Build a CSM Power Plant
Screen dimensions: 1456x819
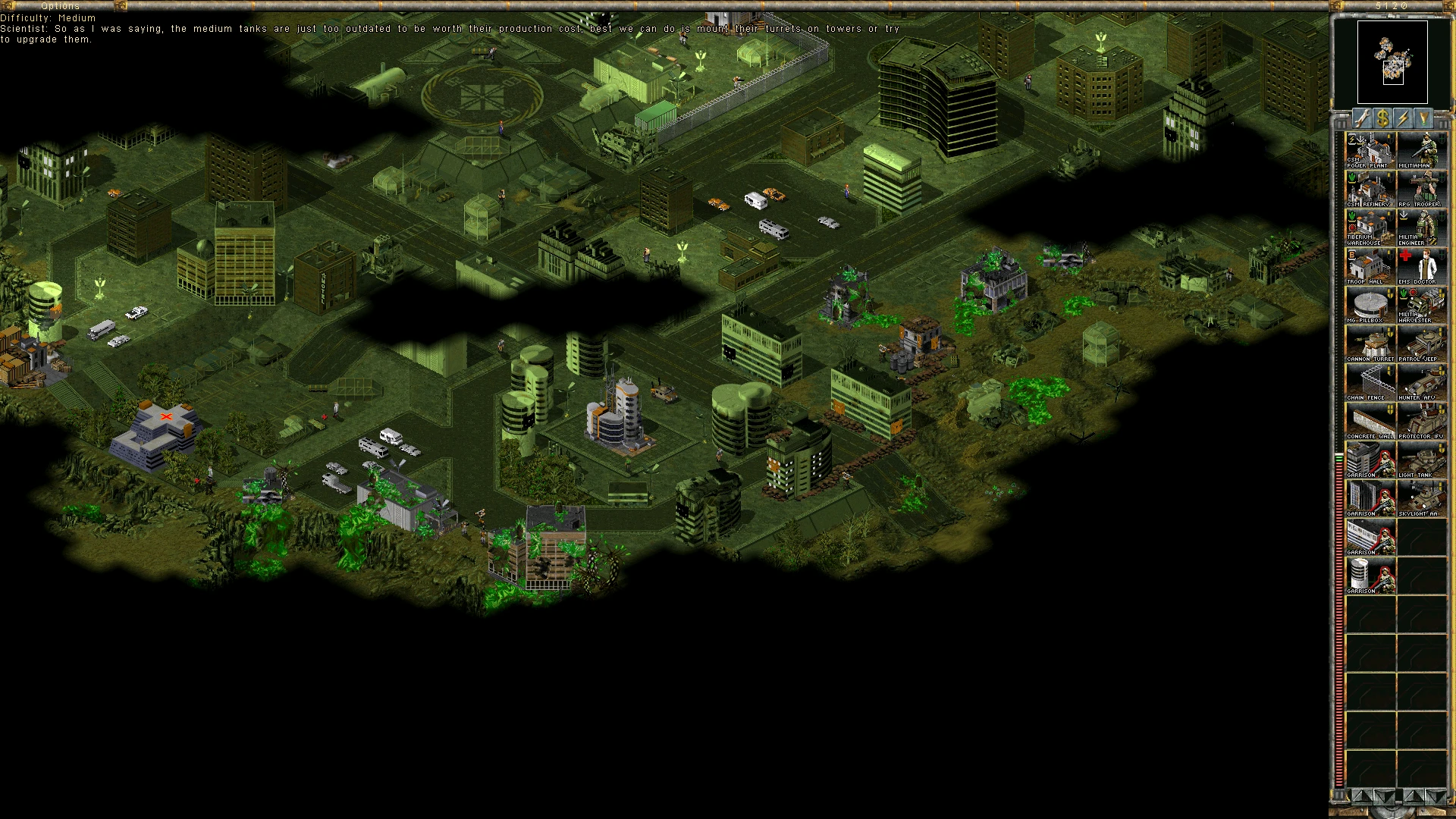tap(1370, 150)
